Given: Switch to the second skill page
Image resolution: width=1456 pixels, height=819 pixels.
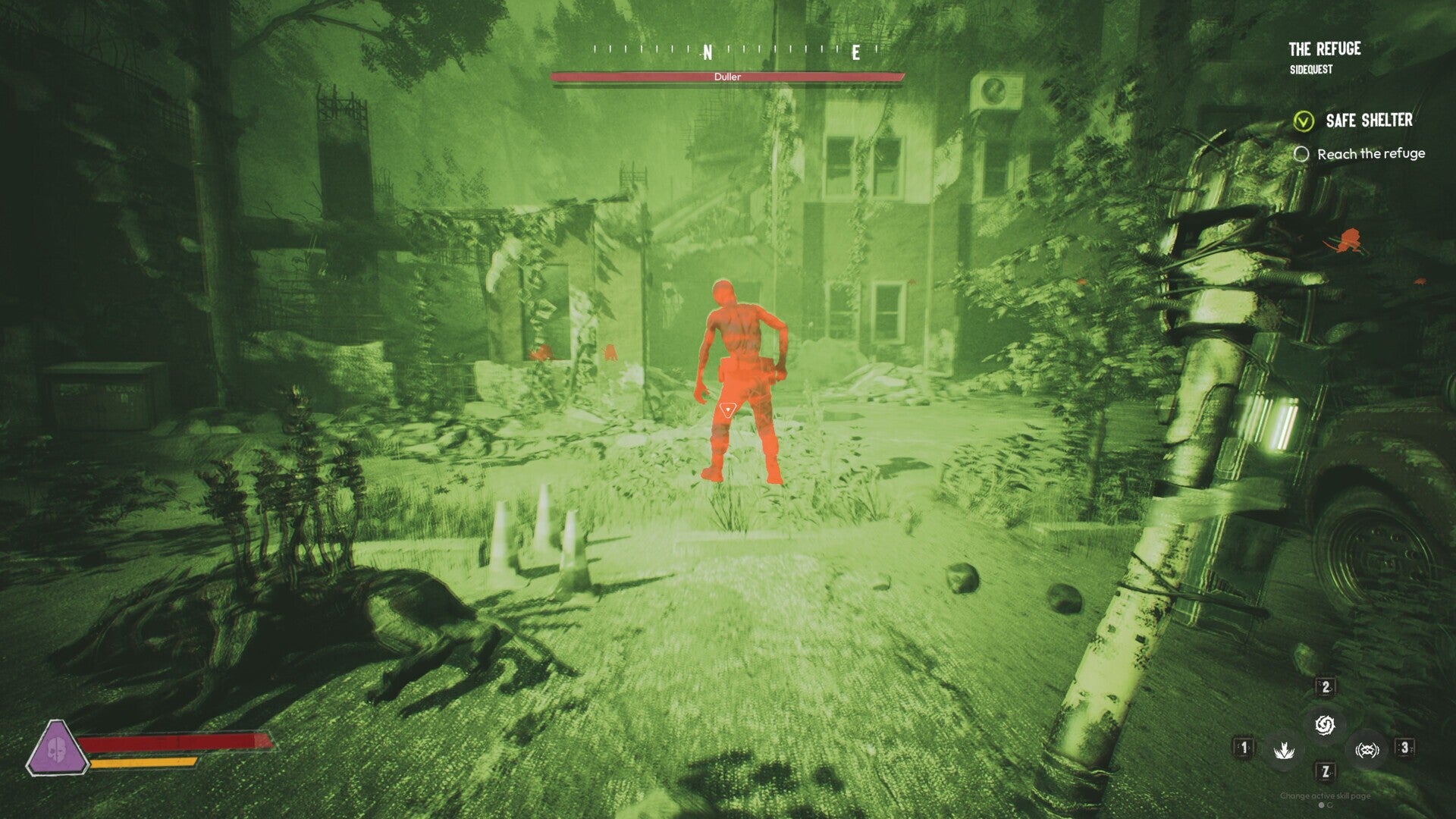Looking at the screenshot, I should [x=1329, y=806].
